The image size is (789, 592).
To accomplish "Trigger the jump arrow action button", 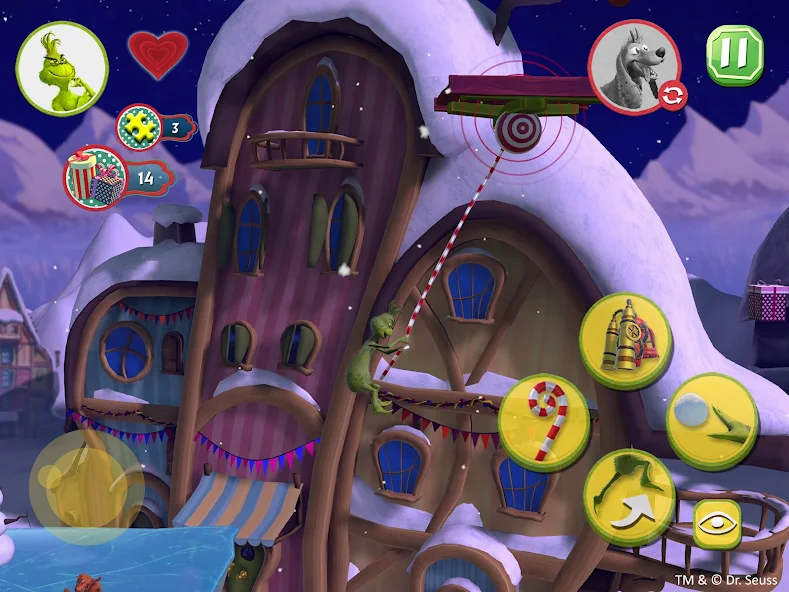I will point(630,495).
